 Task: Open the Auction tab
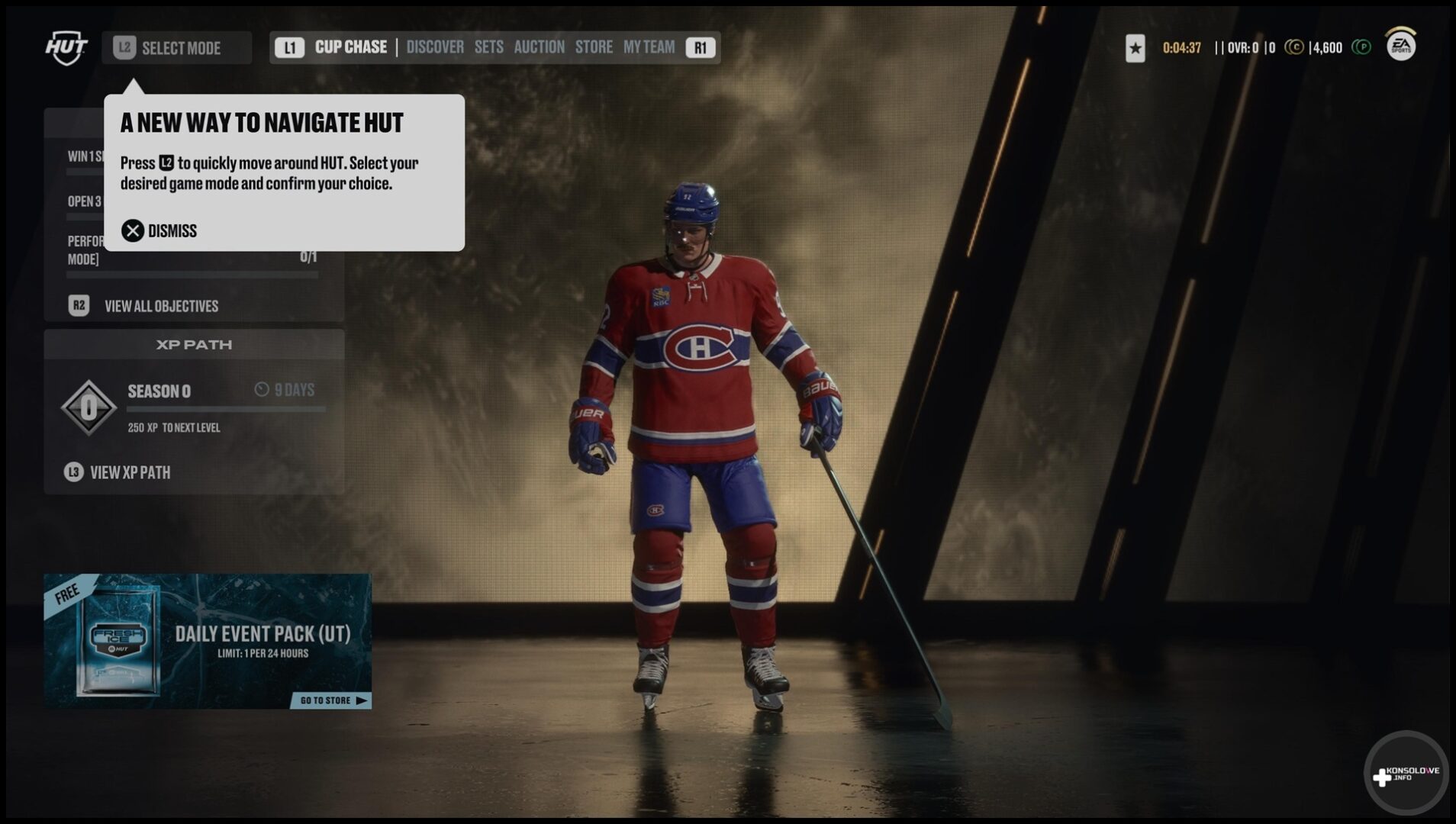[539, 47]
